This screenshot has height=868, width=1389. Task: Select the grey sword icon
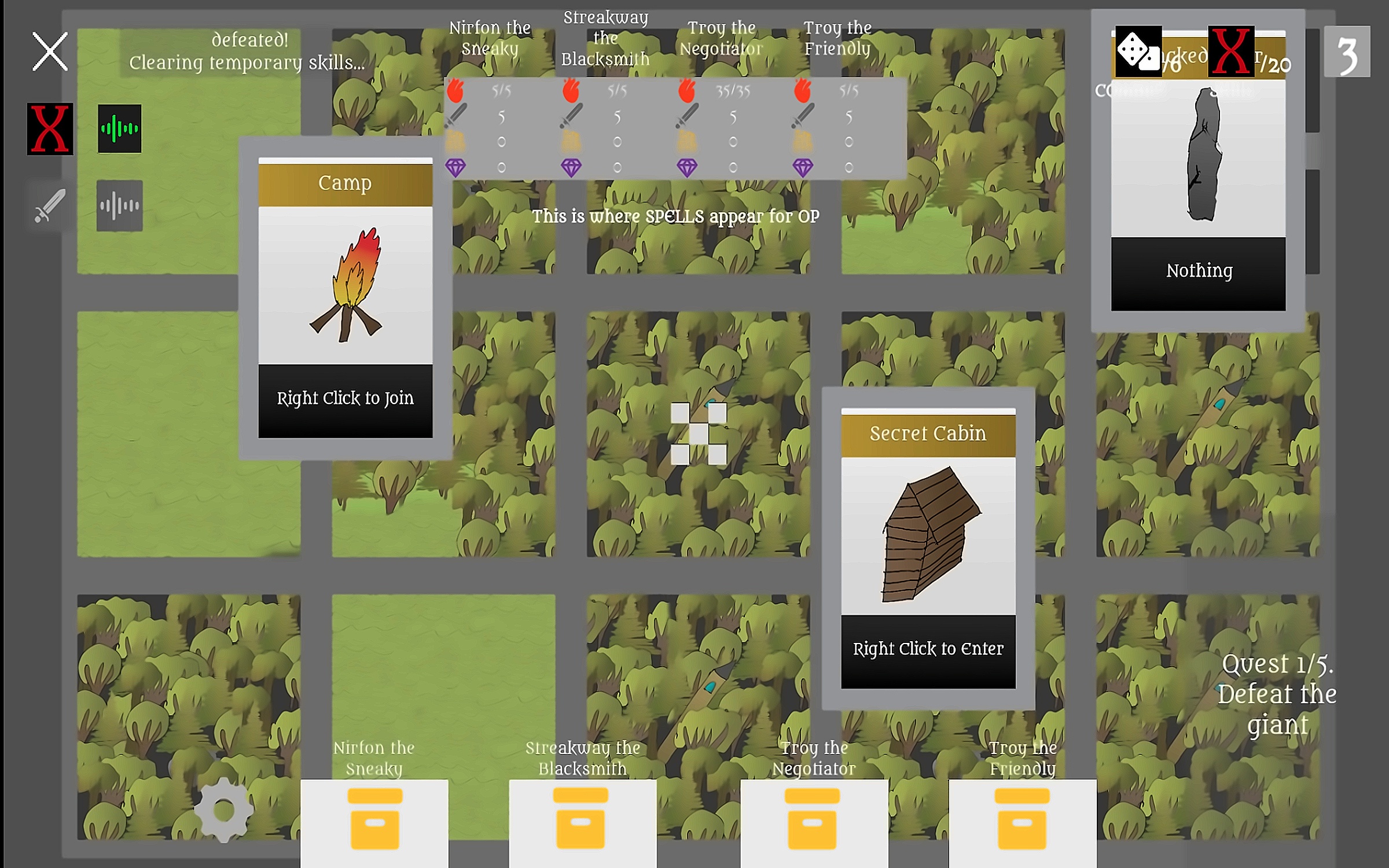point(50,205)
